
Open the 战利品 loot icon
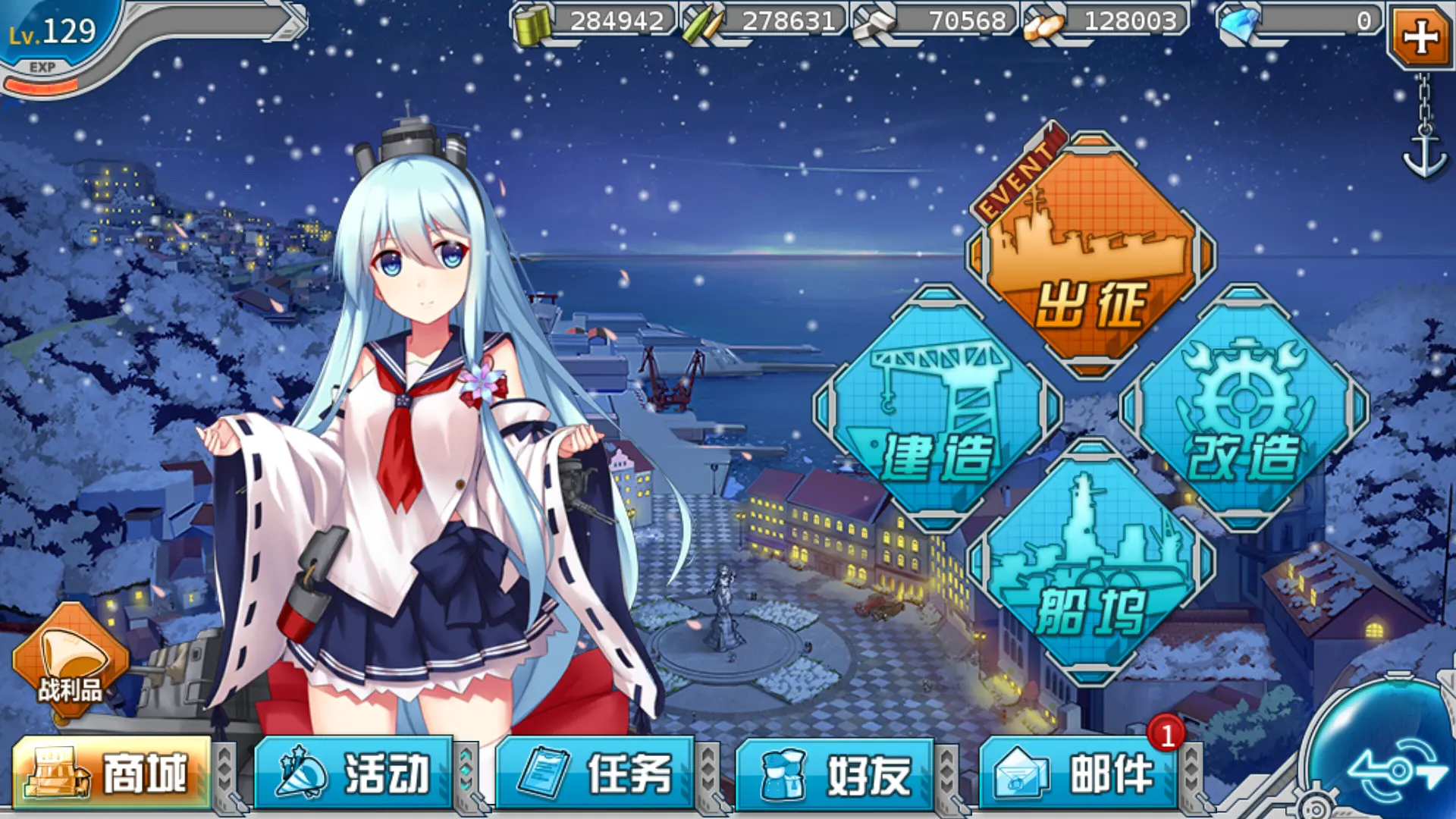point(70,658)
